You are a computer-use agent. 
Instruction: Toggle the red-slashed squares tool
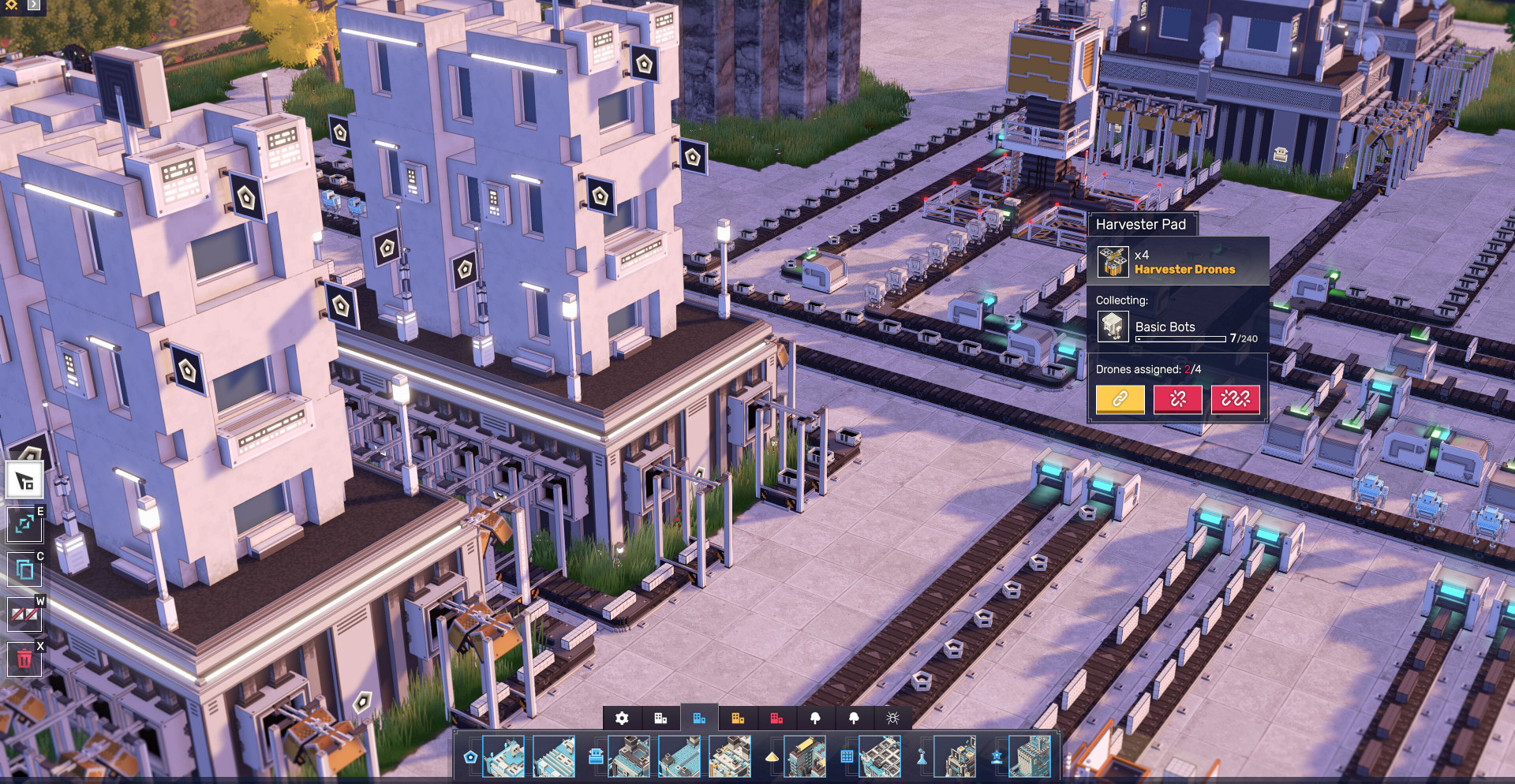[x=24, y=614]
